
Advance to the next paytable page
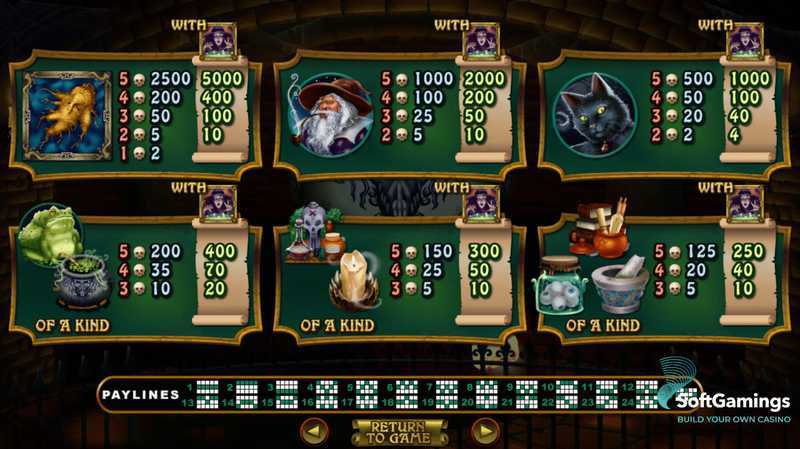click(485, 432)
